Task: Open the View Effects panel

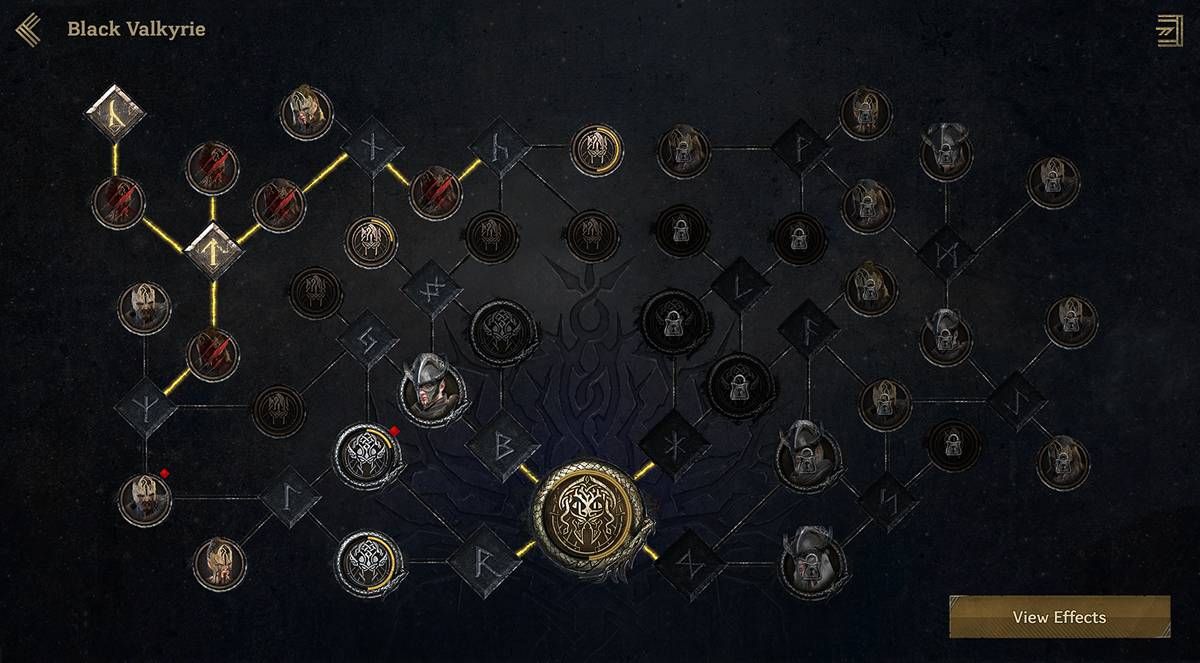Action: (x=1059, y=617)
